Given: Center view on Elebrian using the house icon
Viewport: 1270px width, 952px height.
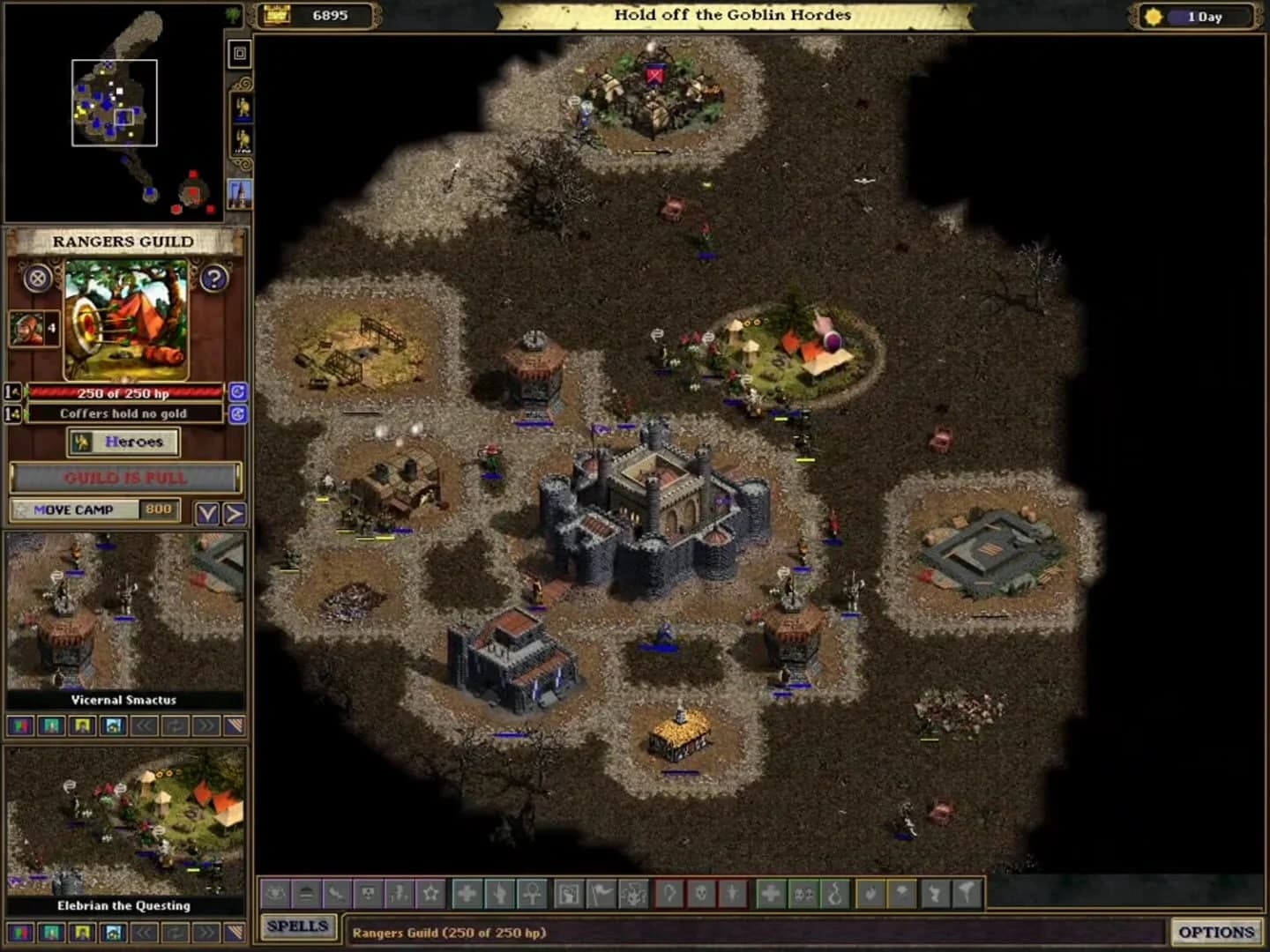Looking at the screenshot, I should pos(113,933).
